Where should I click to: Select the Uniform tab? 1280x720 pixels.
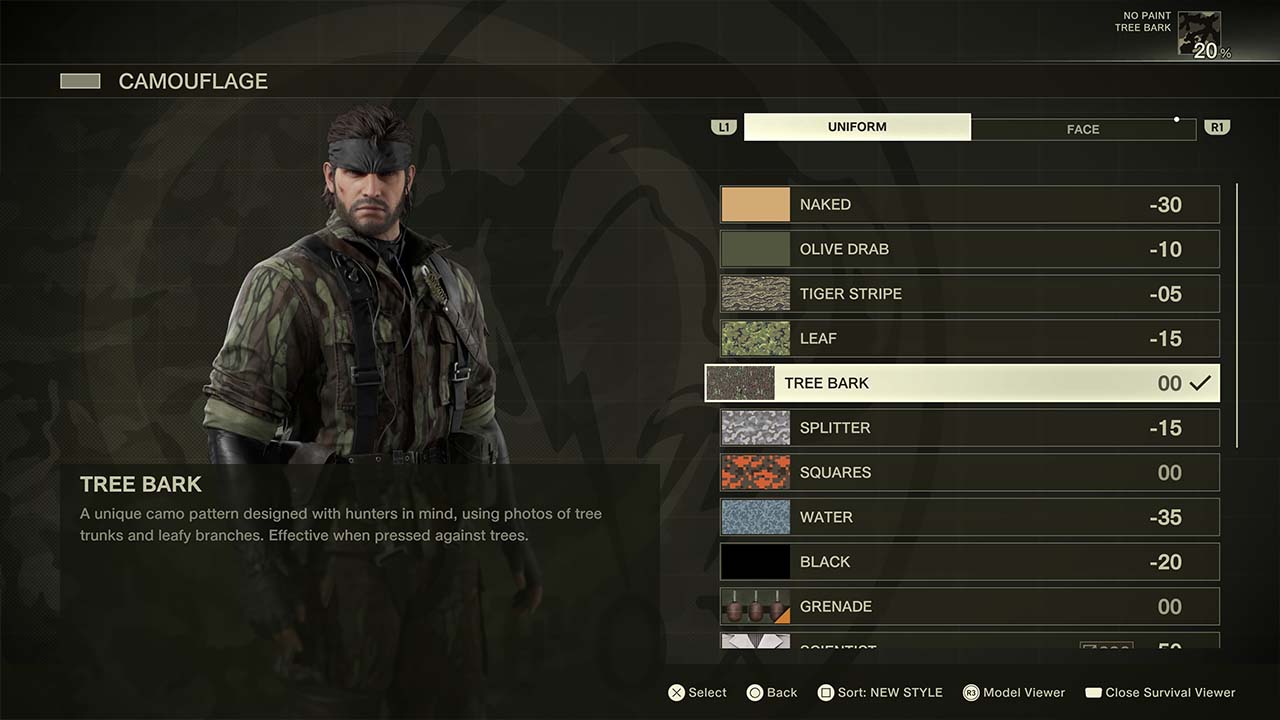[857, 127]
